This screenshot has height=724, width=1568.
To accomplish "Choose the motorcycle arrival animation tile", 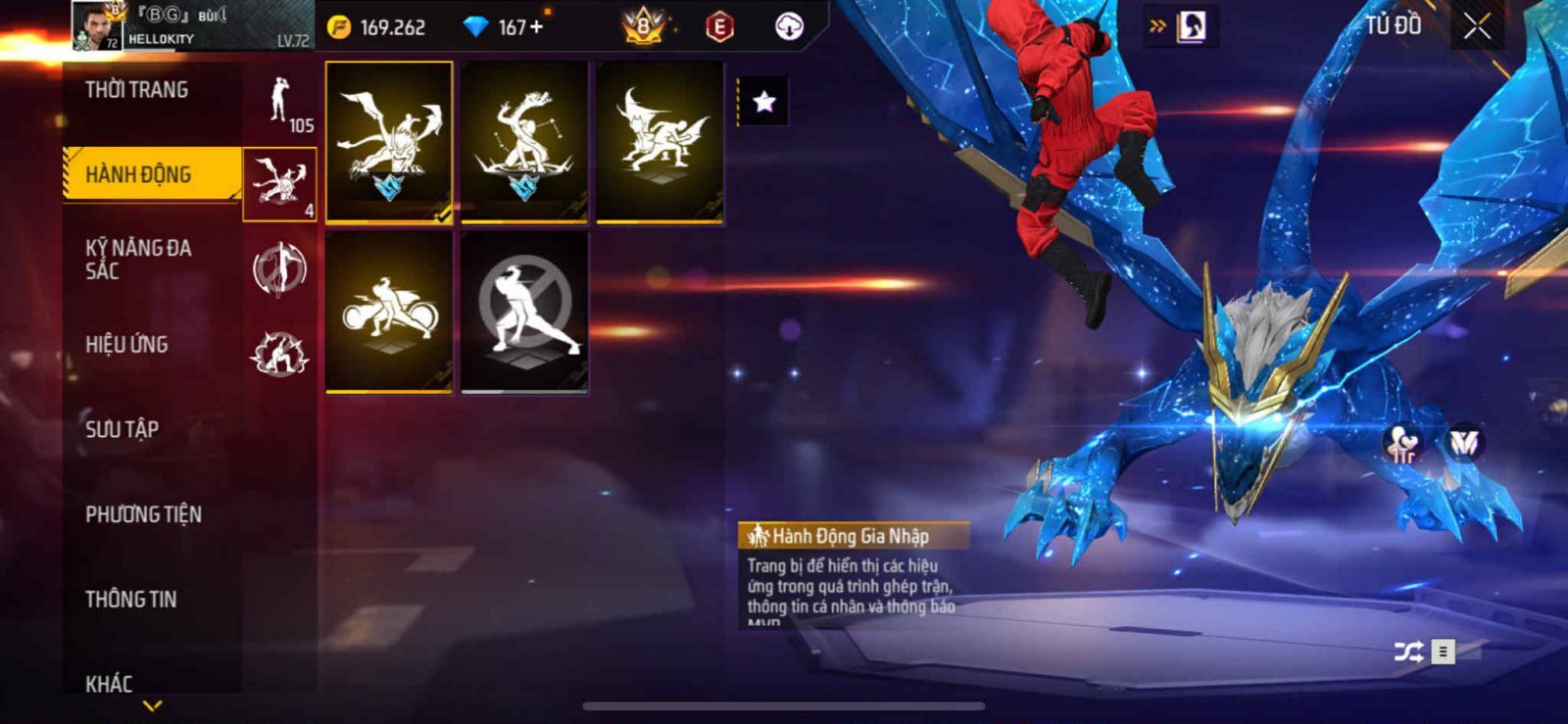I will (x=389, y=312).
